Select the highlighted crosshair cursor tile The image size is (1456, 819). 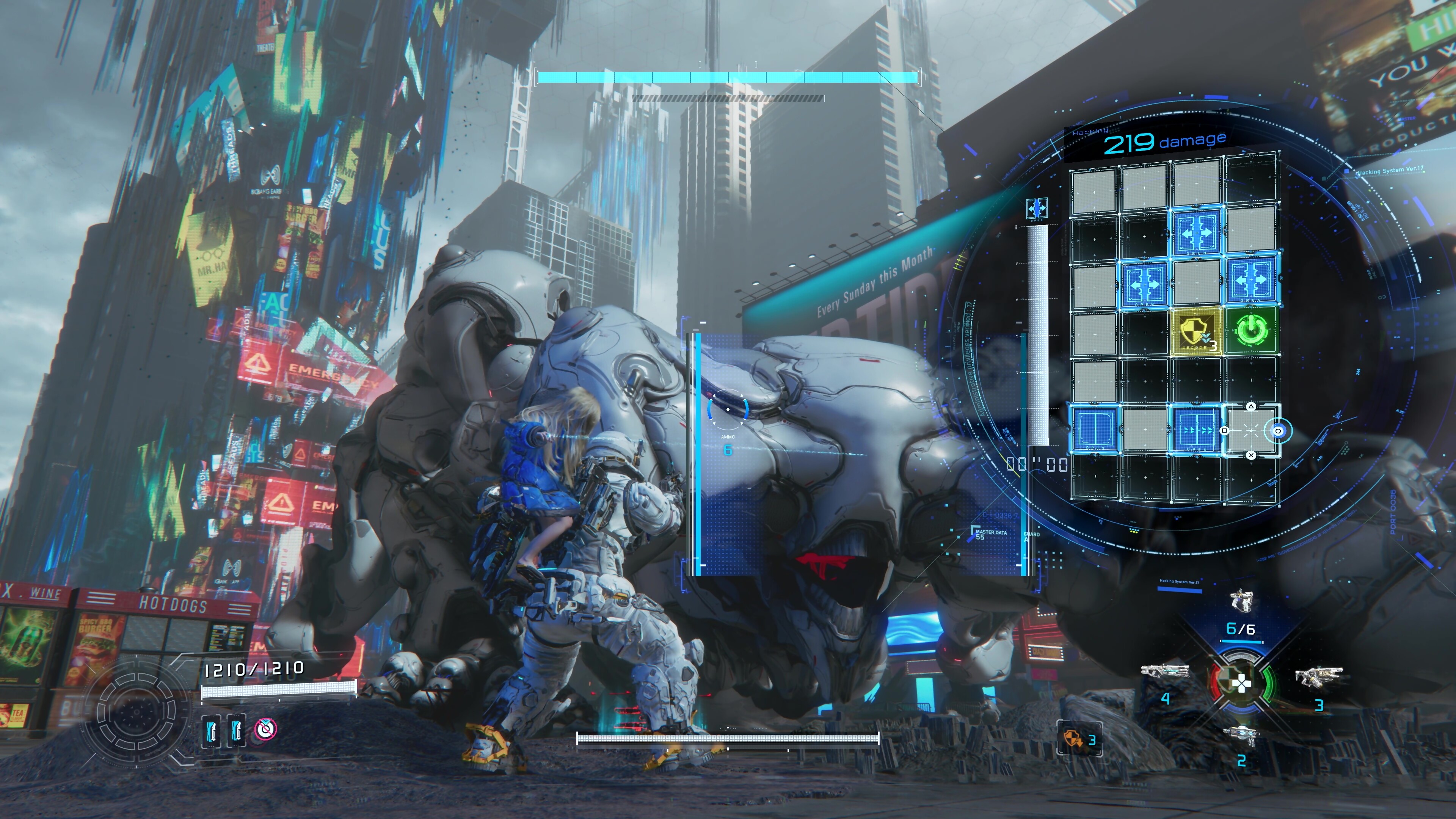[x=1251, y=431]
